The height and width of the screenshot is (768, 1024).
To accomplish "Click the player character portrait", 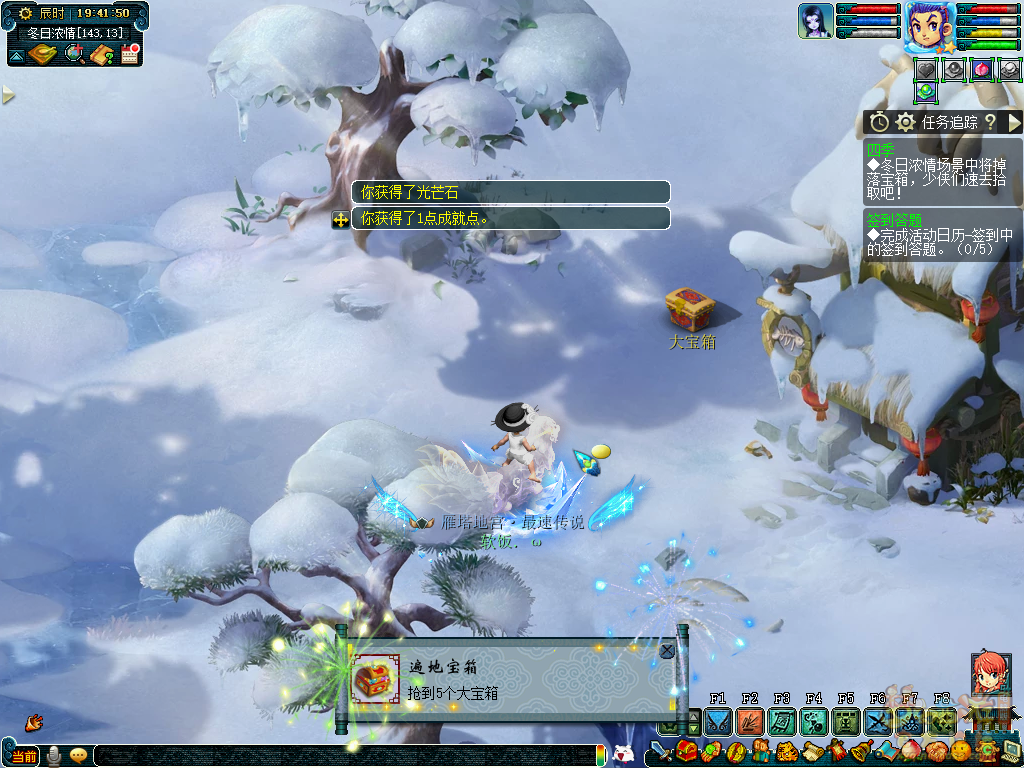I will [x=928, y=25].
